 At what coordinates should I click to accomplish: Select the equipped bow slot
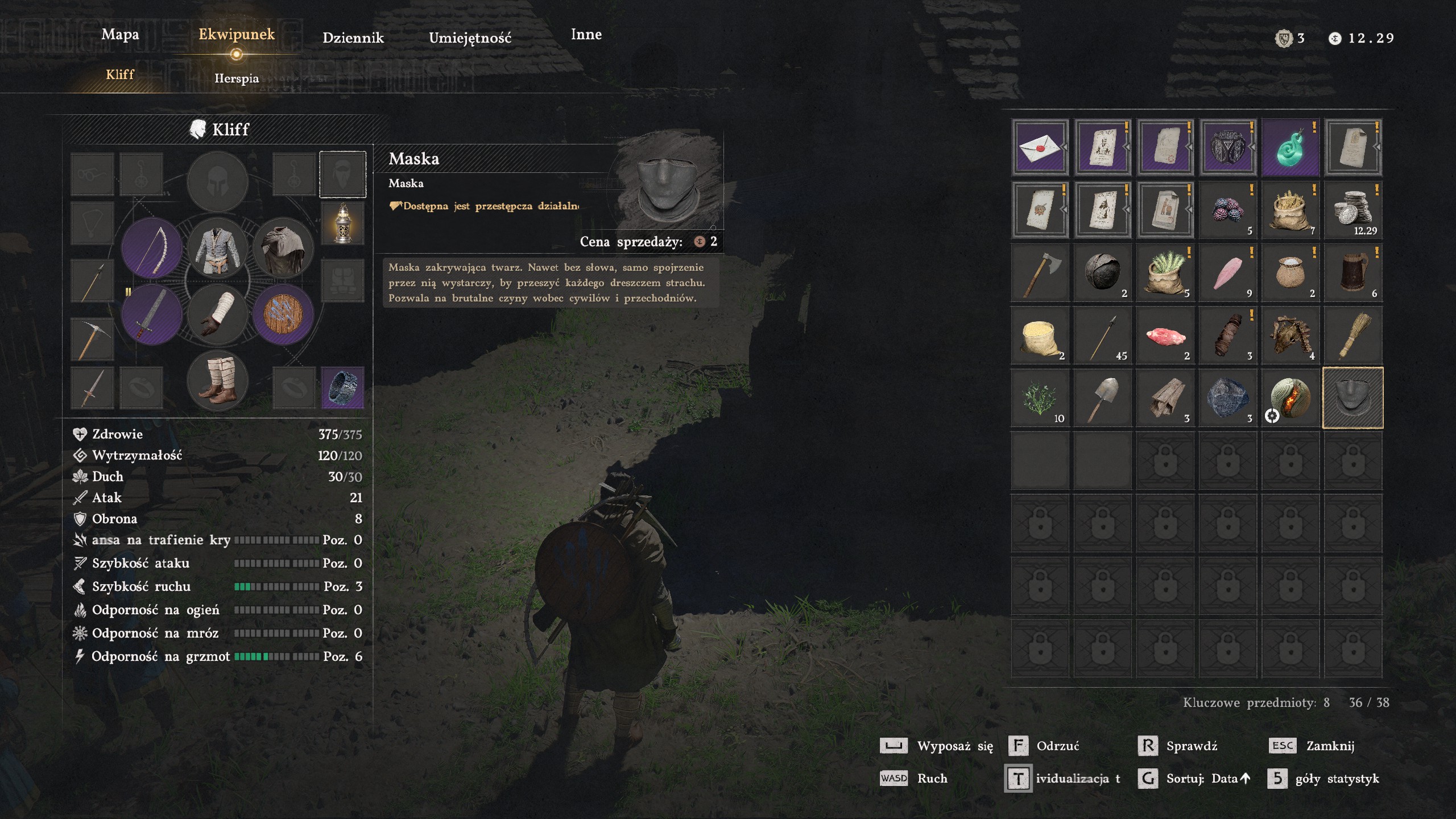(x=152, y=248)
